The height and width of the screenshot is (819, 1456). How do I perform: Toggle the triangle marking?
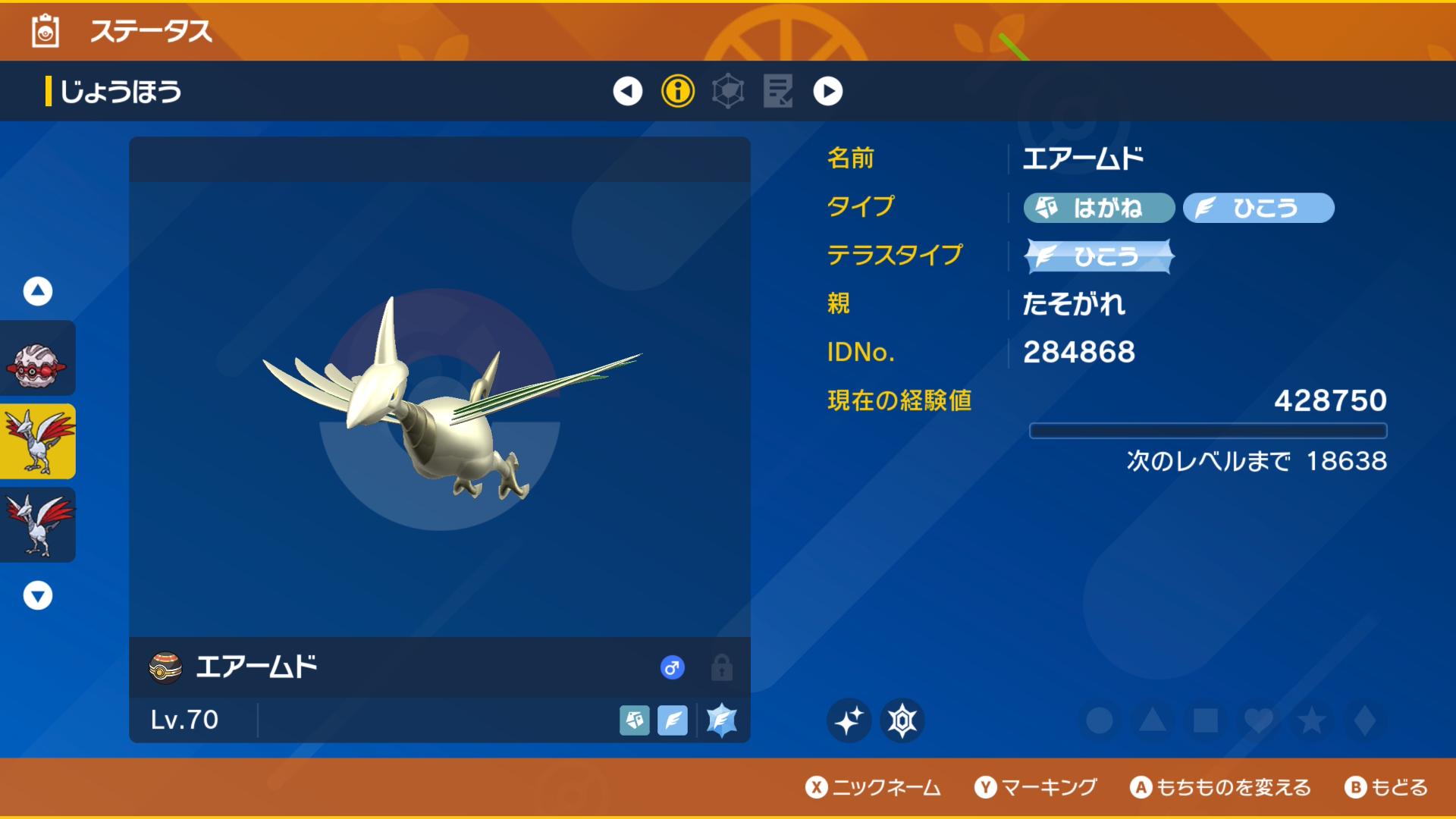1153,720
